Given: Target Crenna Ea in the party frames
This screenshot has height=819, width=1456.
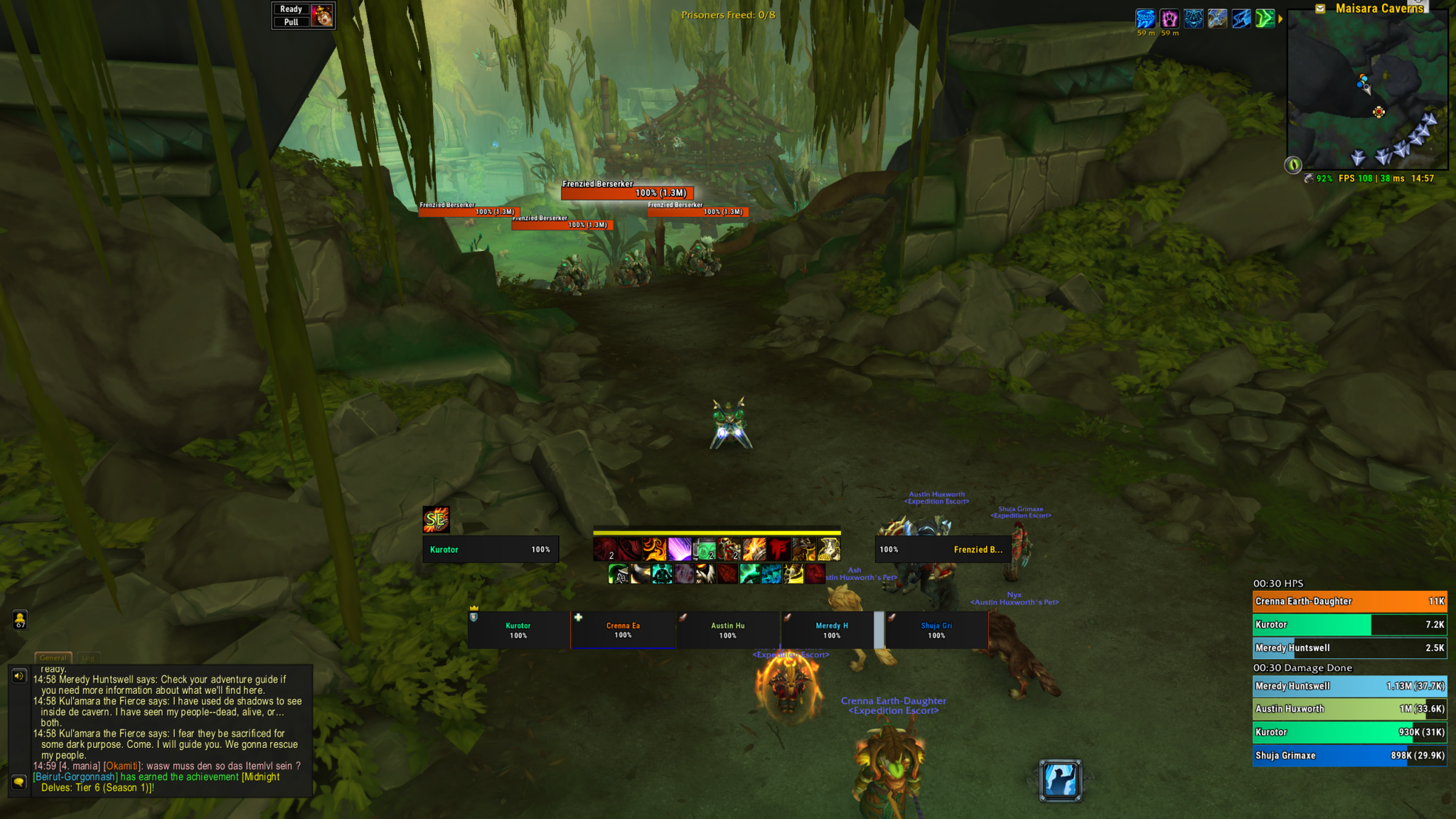Looking at the screenshot, I should point(623,630).
